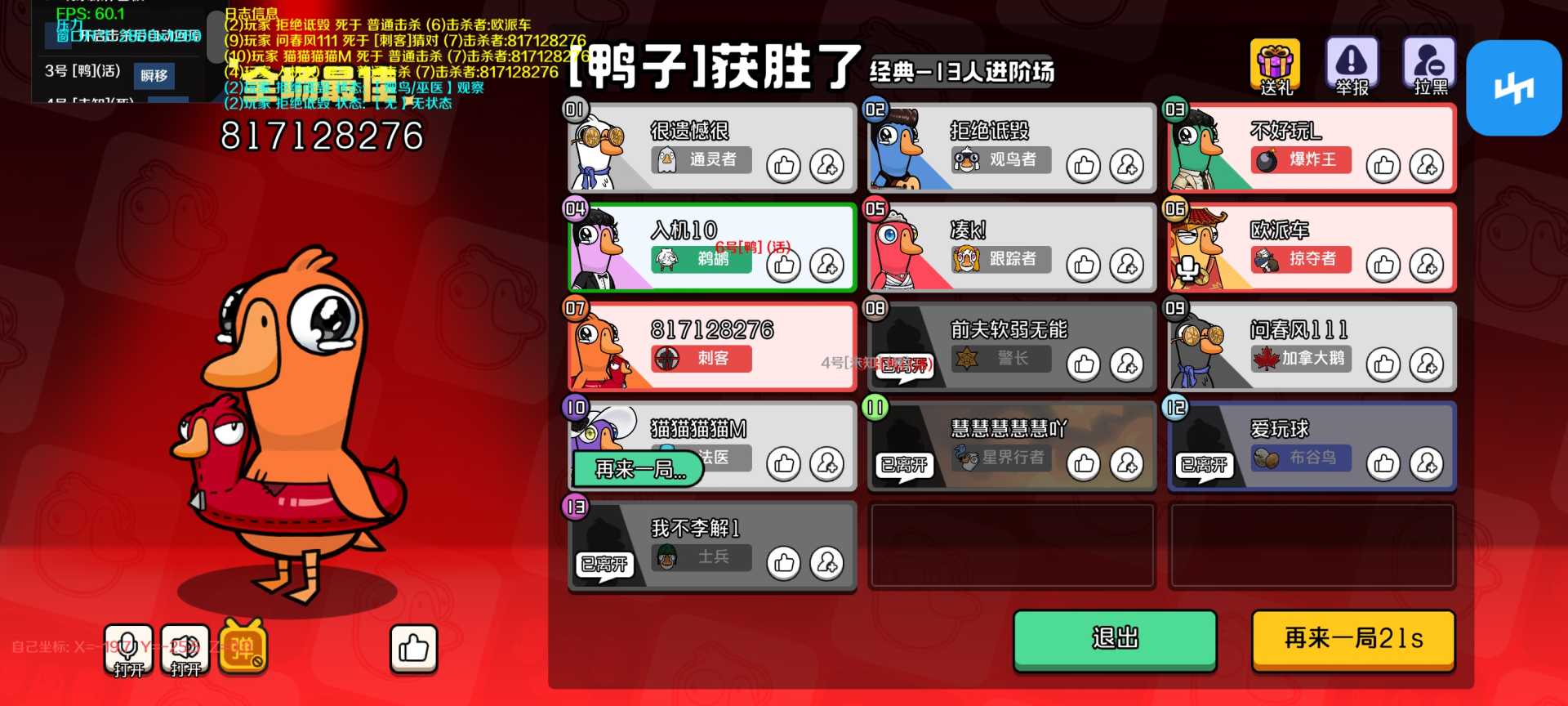Screen dimensions: 1568x706
Task: Give thumbs up to player 问春风111
Action: tap(1383, 364)
